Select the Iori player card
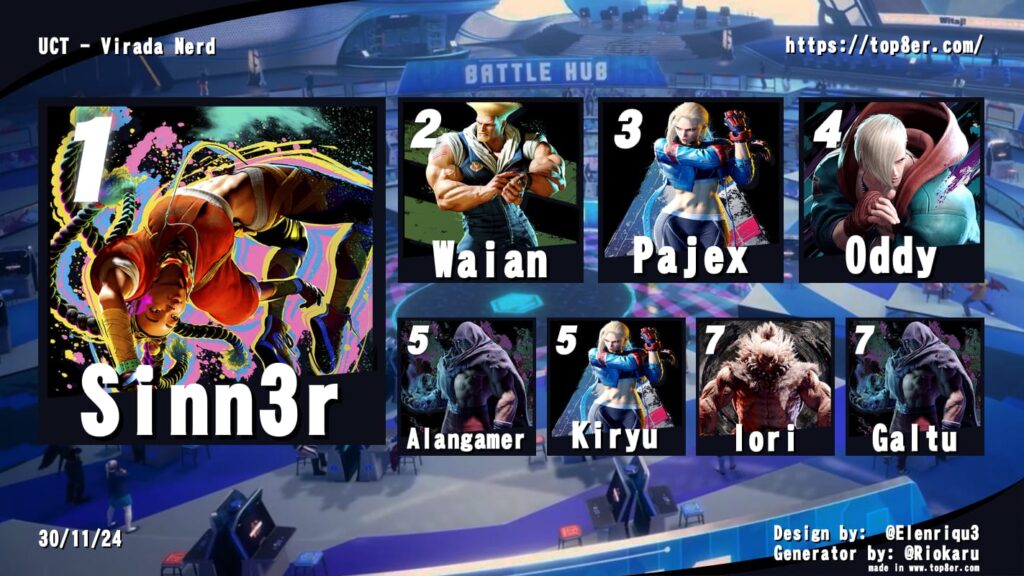 (x=765, y=386)
